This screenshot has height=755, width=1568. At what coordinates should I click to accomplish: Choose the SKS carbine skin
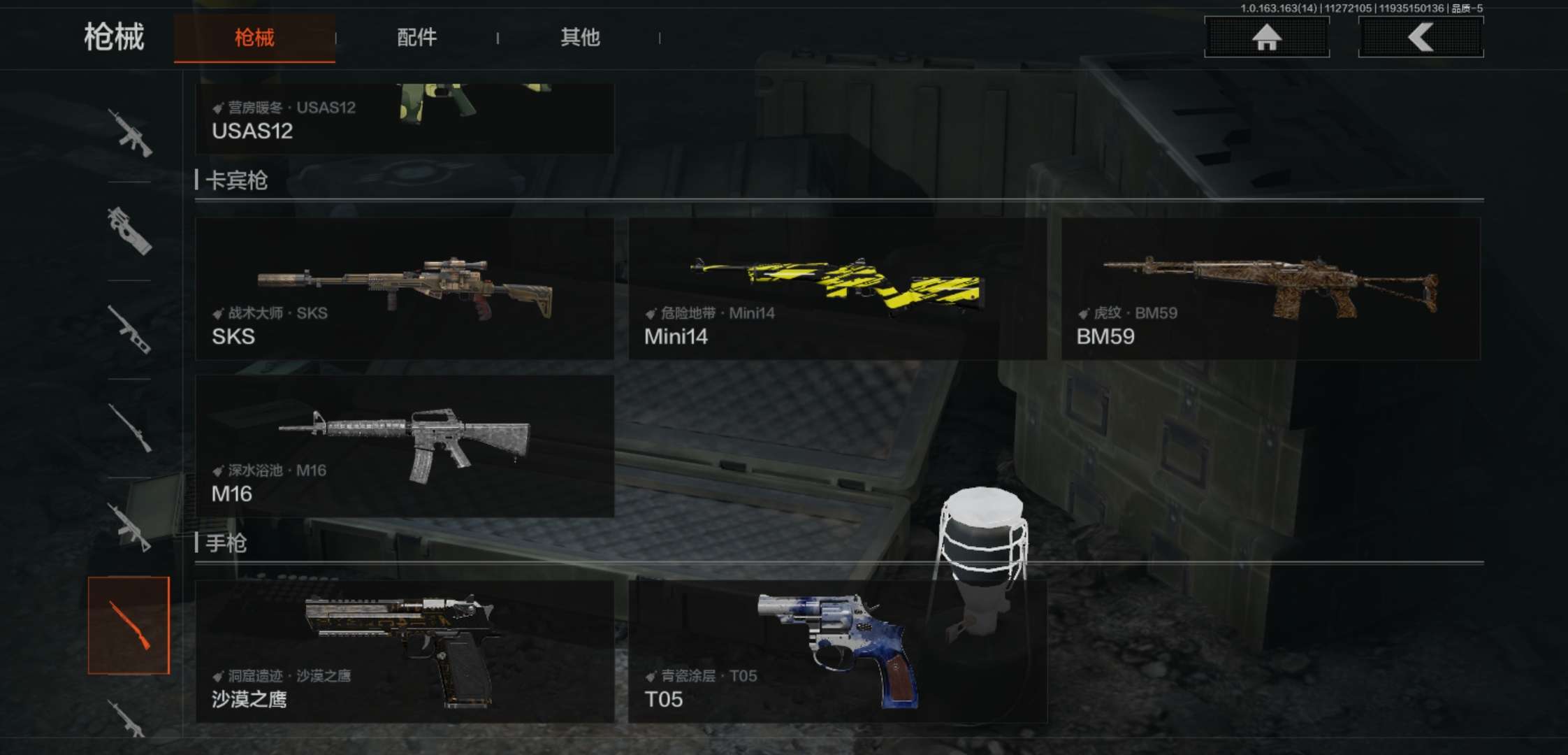[x=405, y=289]
